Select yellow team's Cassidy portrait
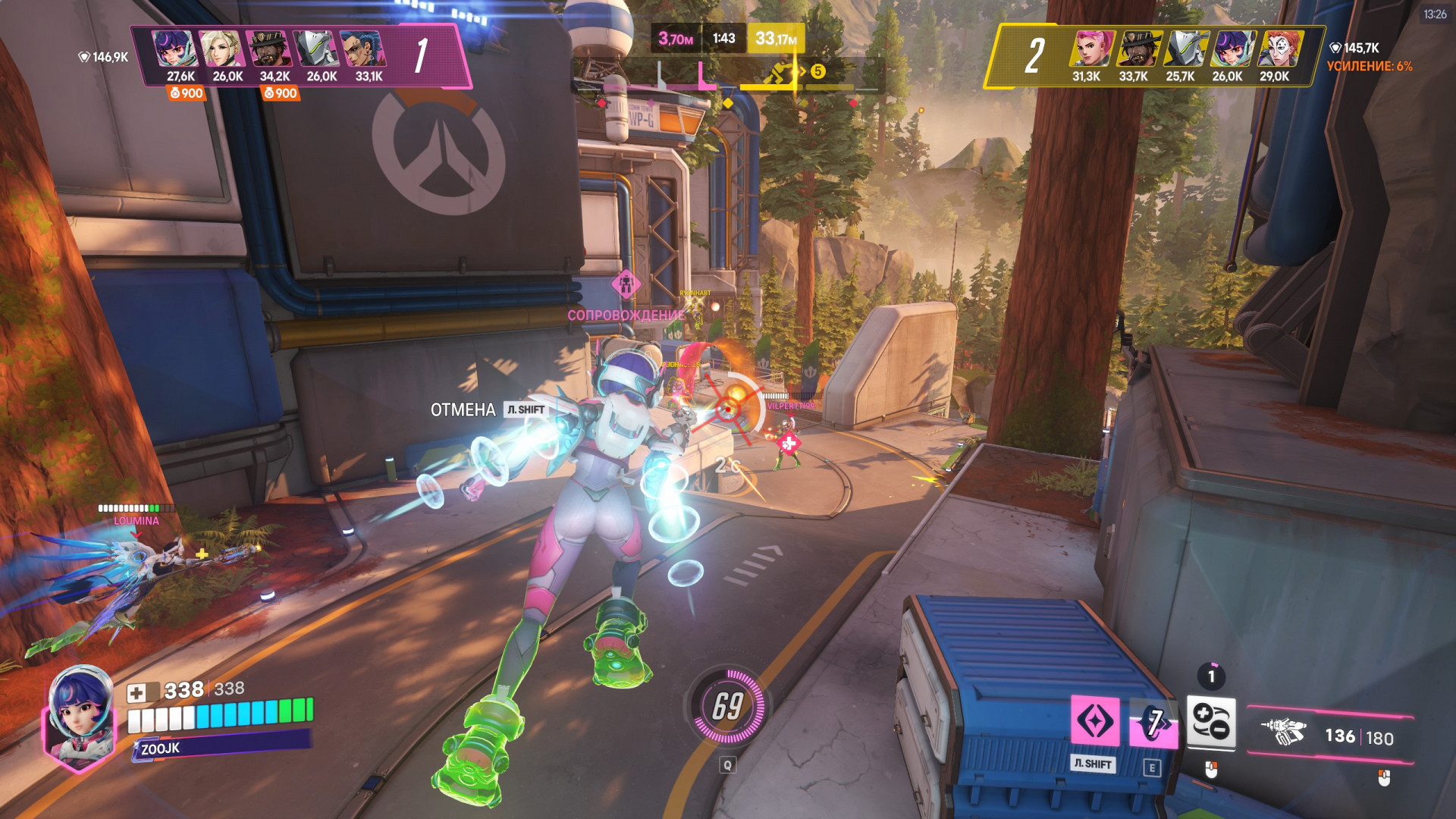The height and width of the screenshot is (819, 1456). [1138, 49]
